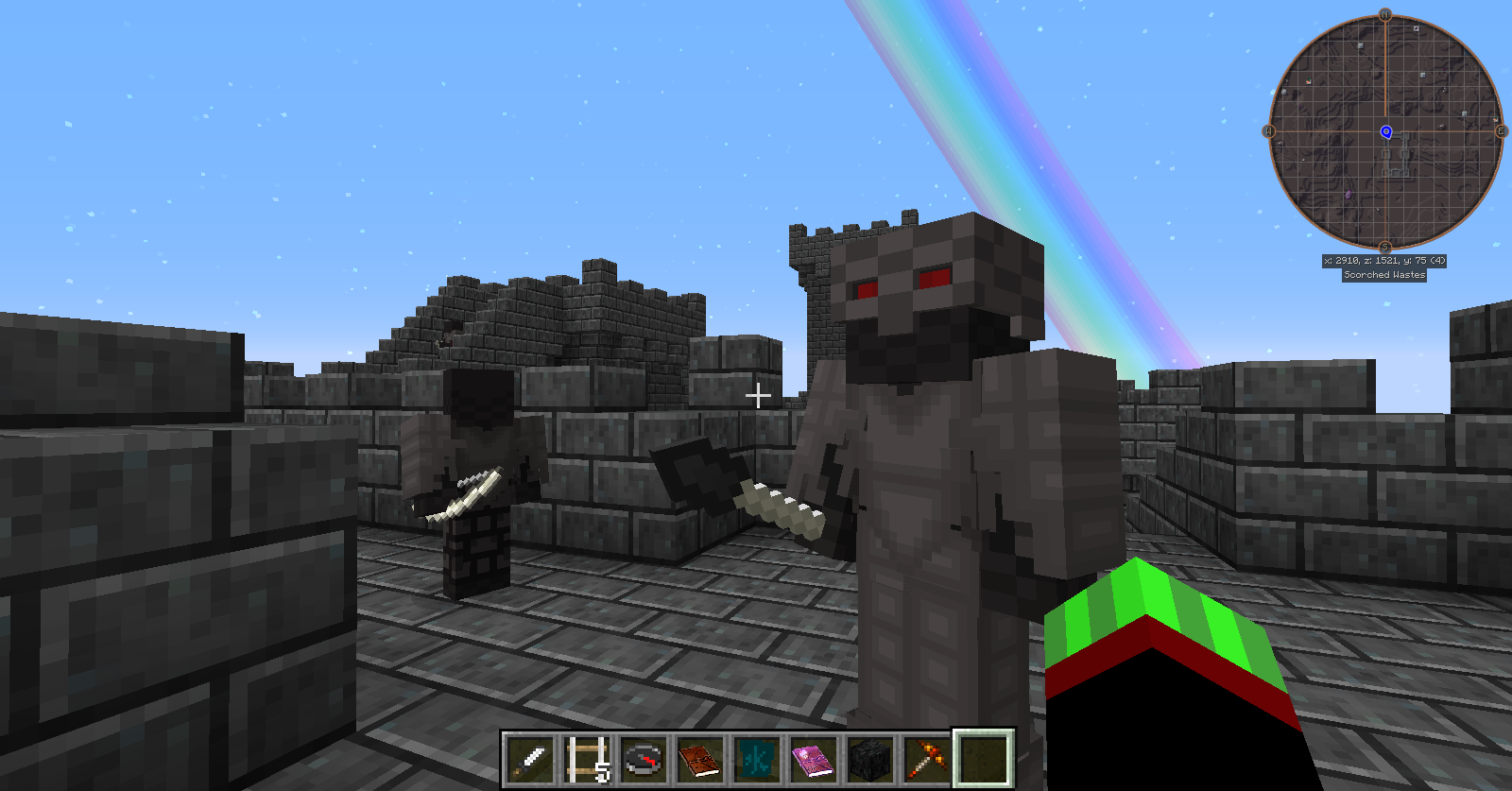The width and height of the screenshot is (1512, 791).
Task: Click the Scorched Wastes biome label
Action: 1383,273
